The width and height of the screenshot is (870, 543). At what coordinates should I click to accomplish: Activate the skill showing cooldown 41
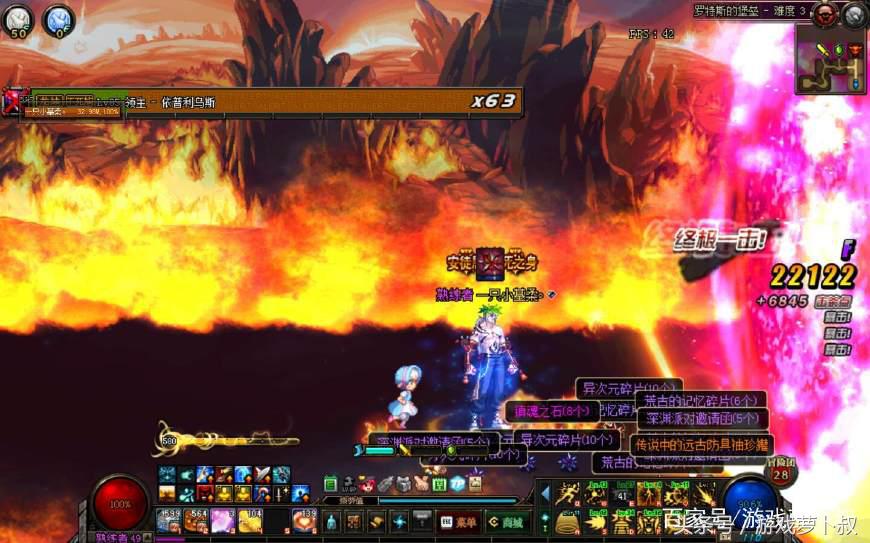point(623,493)
